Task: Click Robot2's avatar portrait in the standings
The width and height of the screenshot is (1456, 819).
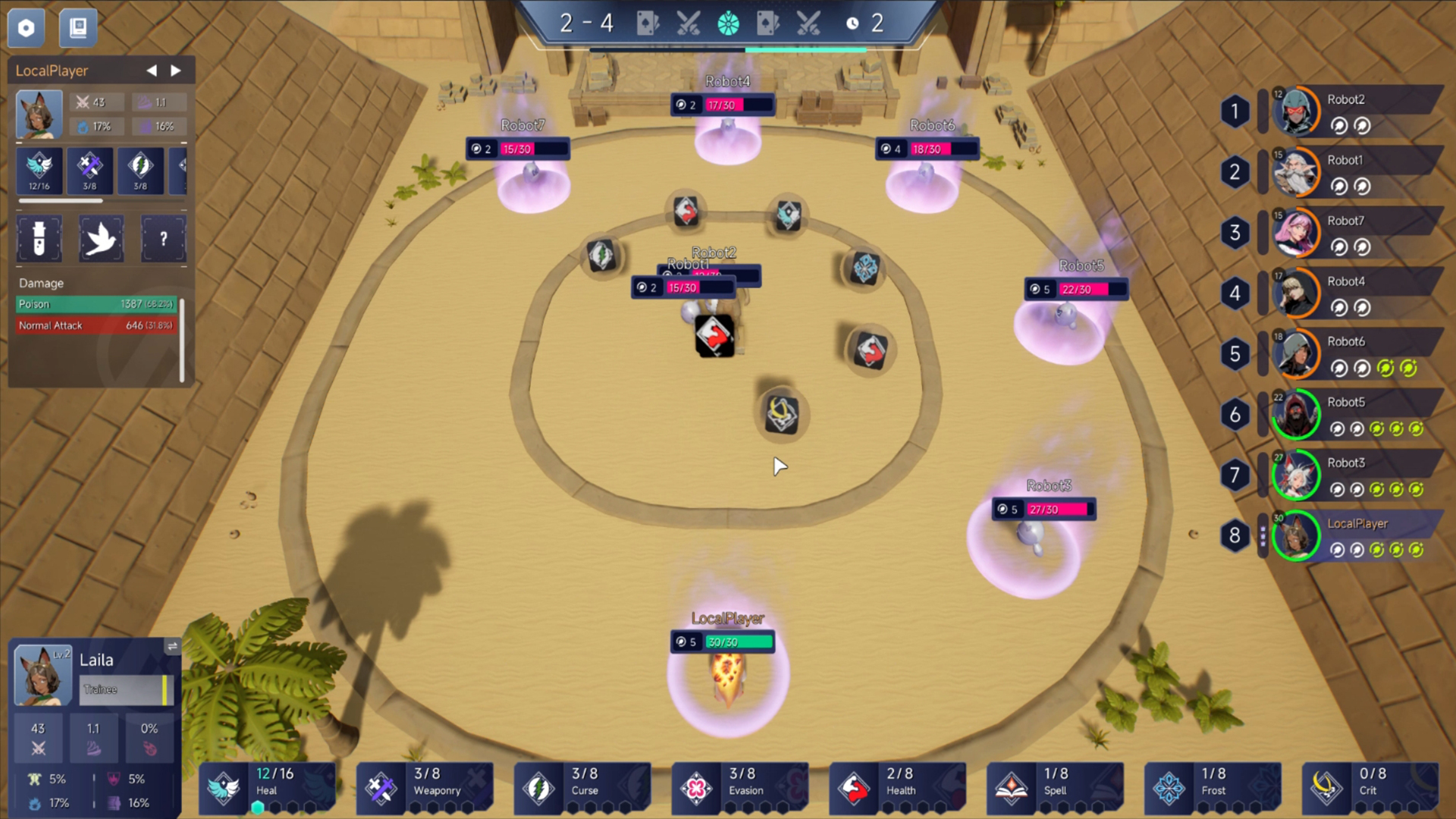Action: (x=1298, y=111)
